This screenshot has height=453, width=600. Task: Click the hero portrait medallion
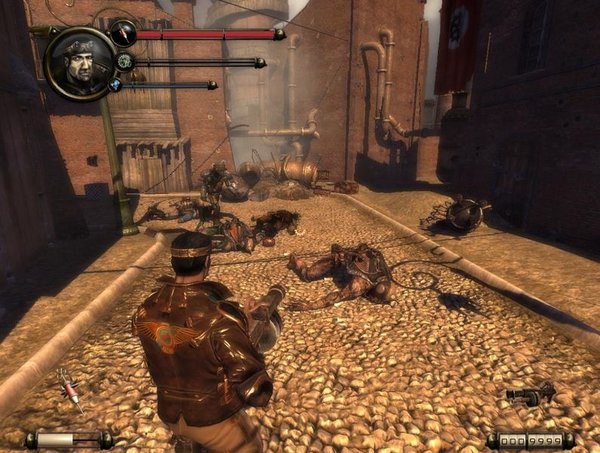pos(79,62)
